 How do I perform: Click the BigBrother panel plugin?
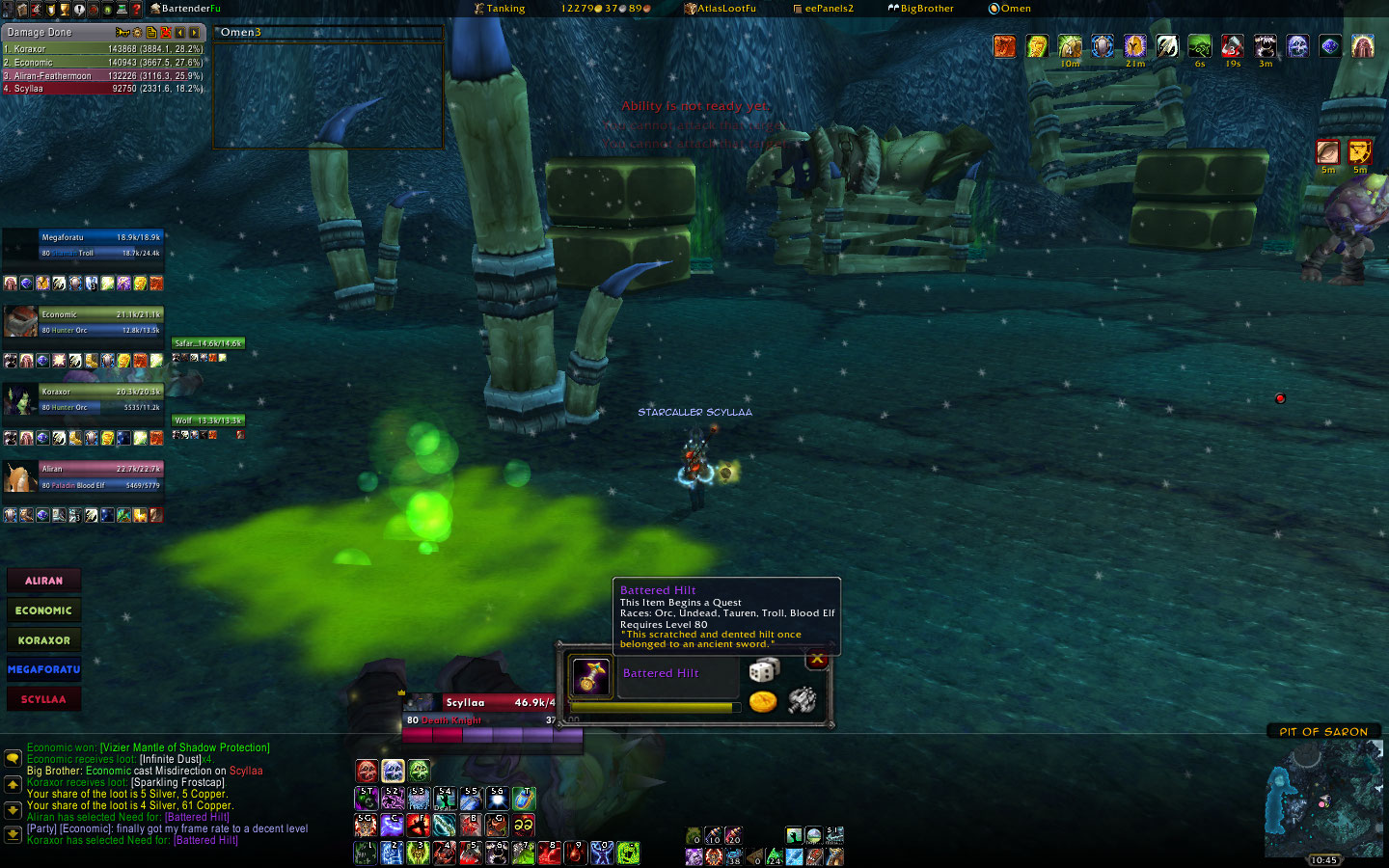pos(920,9)
